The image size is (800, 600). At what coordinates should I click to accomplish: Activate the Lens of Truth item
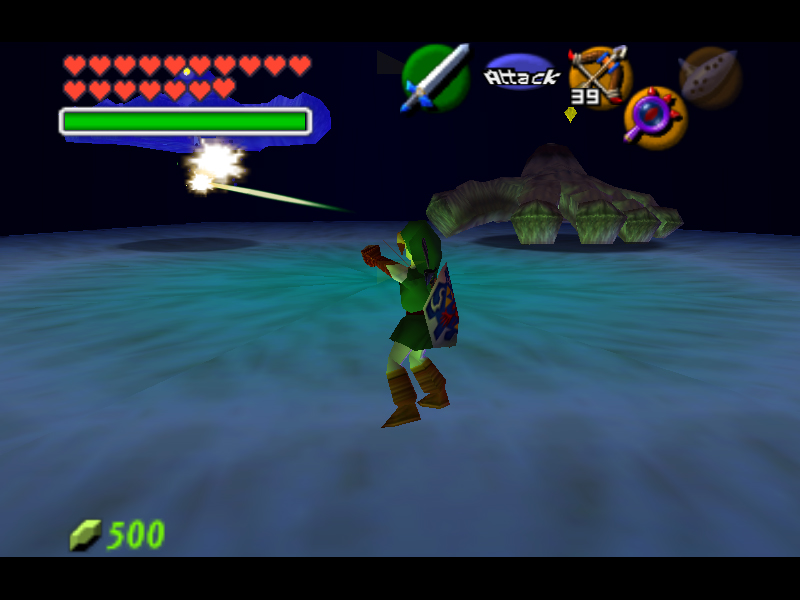click(x=654, y=116)
